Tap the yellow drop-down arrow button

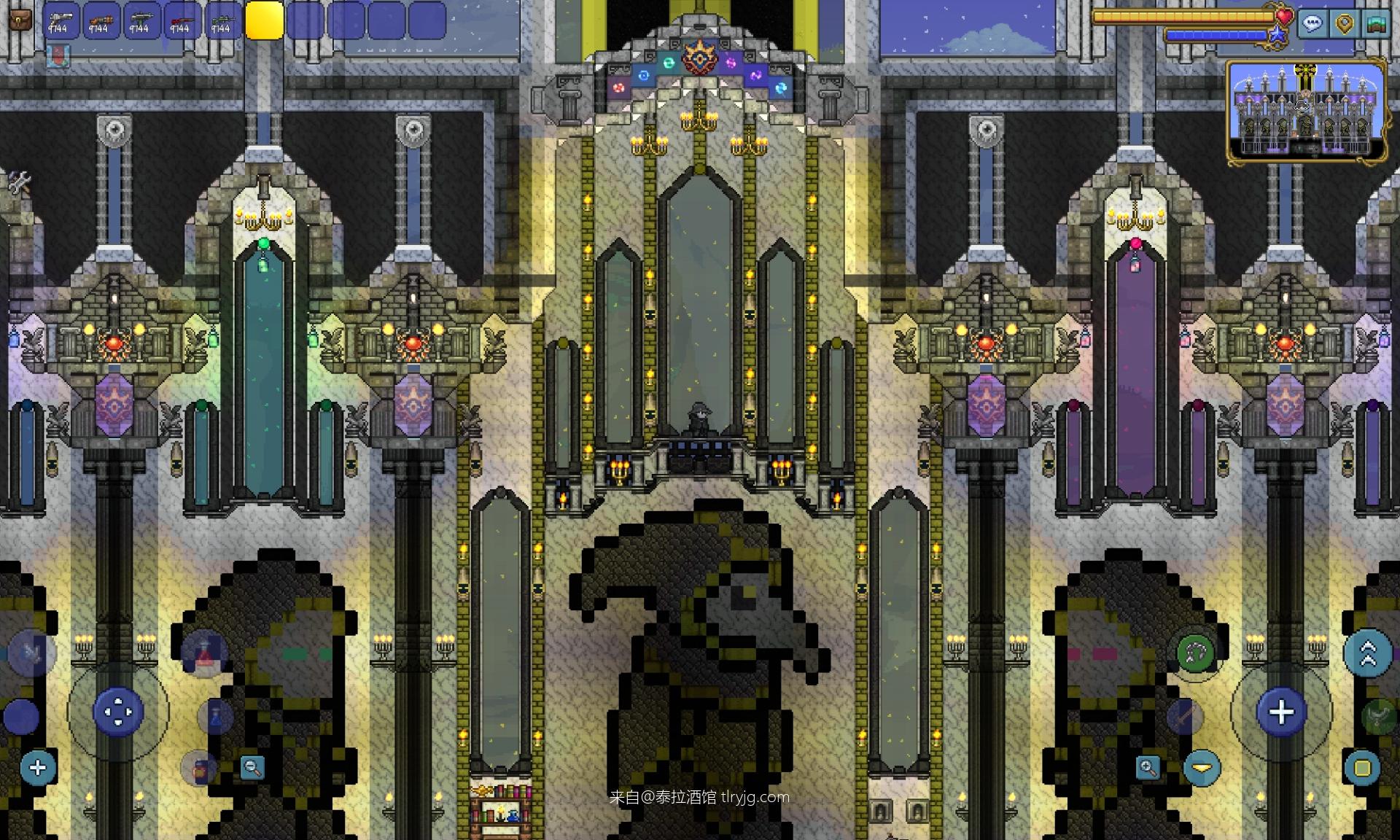point(1202,768)
